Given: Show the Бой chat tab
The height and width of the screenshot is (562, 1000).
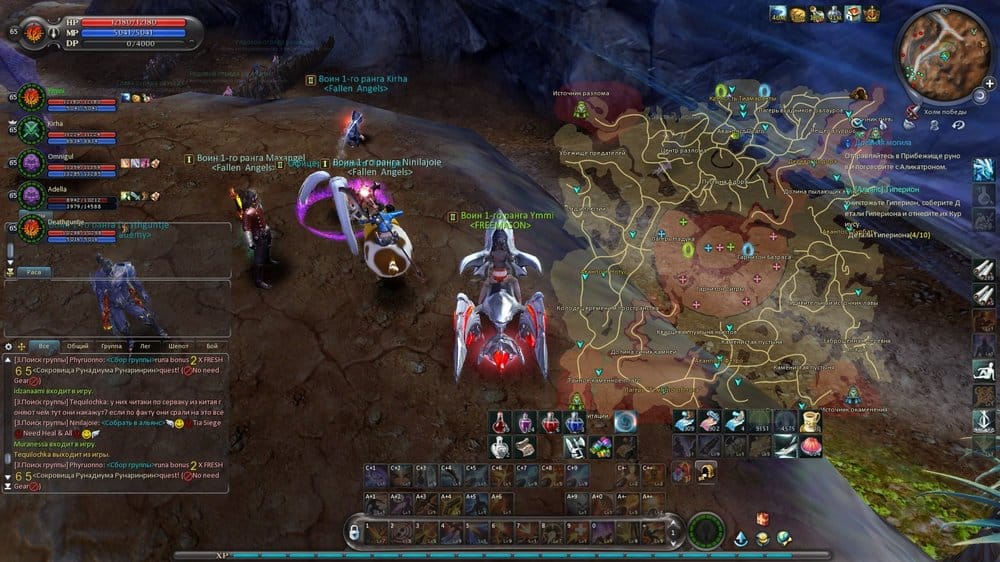Looking at the screenshot, I should point(211,346).
